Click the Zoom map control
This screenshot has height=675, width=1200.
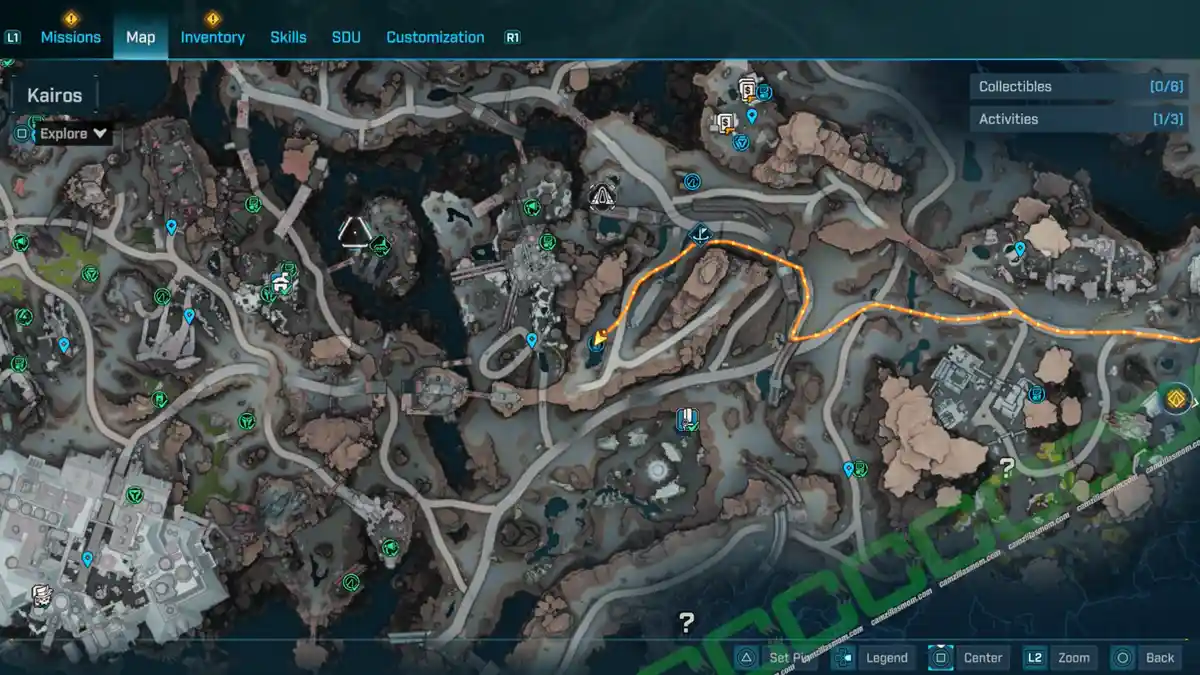[1060, 657]
